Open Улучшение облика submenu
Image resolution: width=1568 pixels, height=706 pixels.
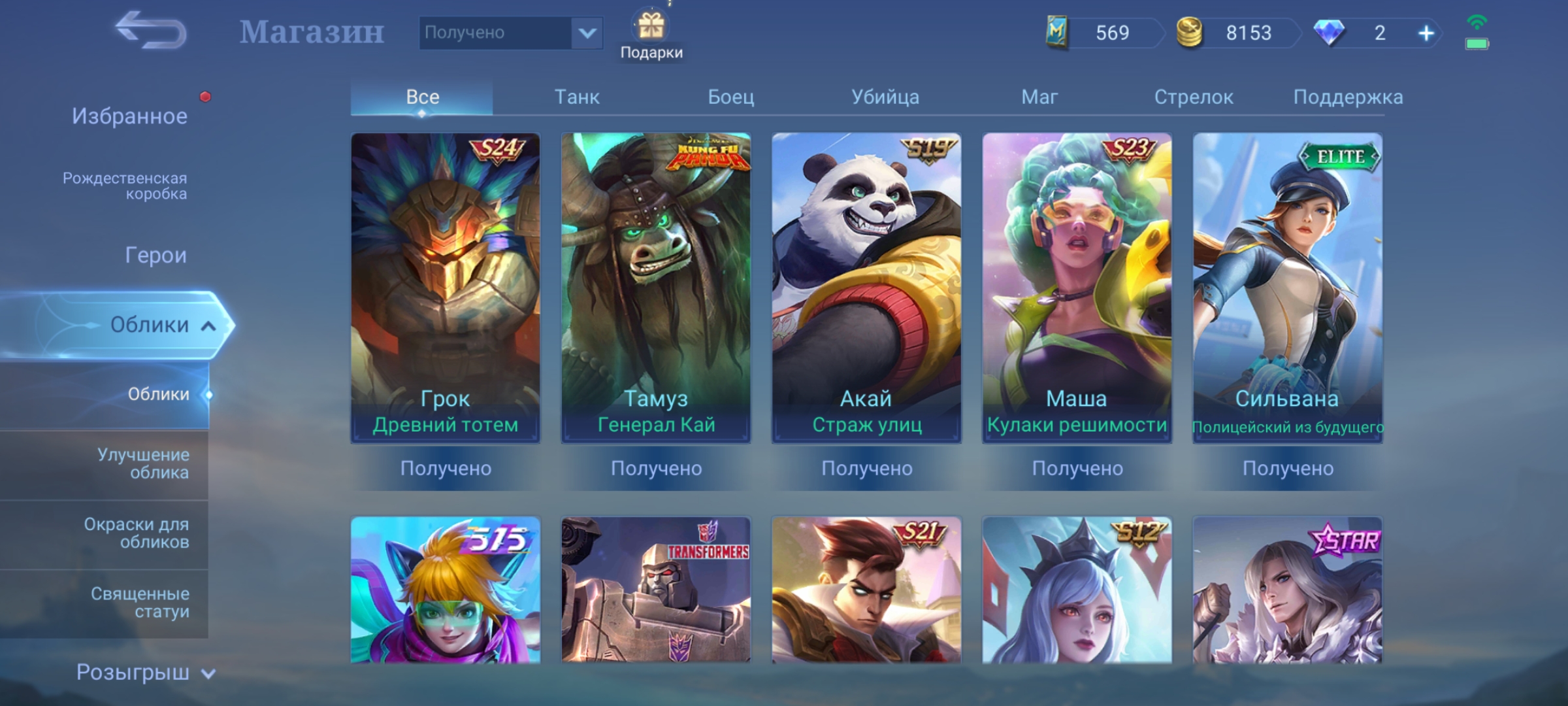click(143, 463)
